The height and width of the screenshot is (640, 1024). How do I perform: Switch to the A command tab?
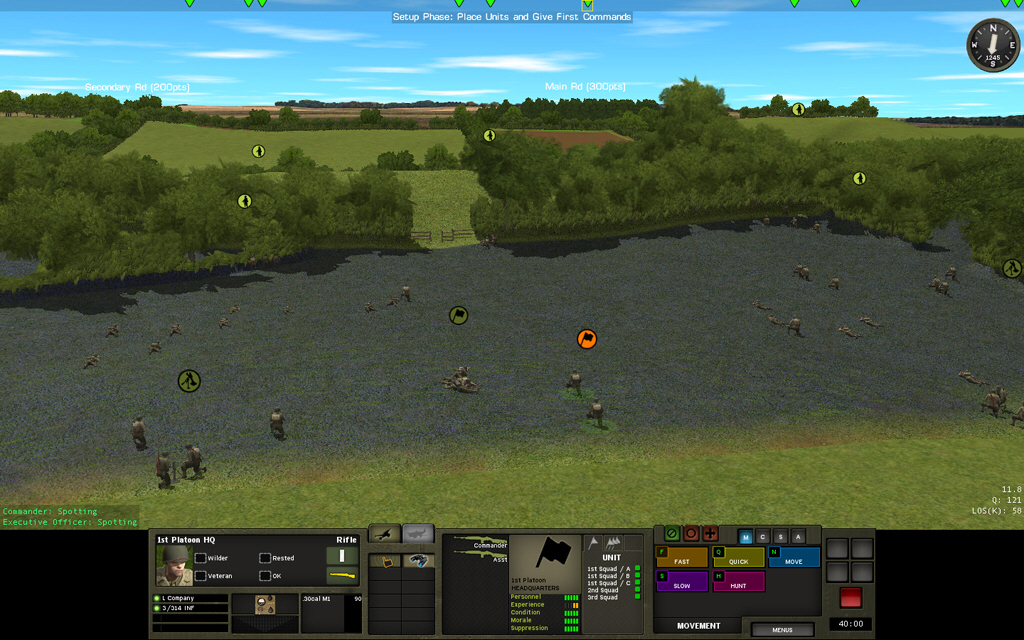[x=797, y=537]
